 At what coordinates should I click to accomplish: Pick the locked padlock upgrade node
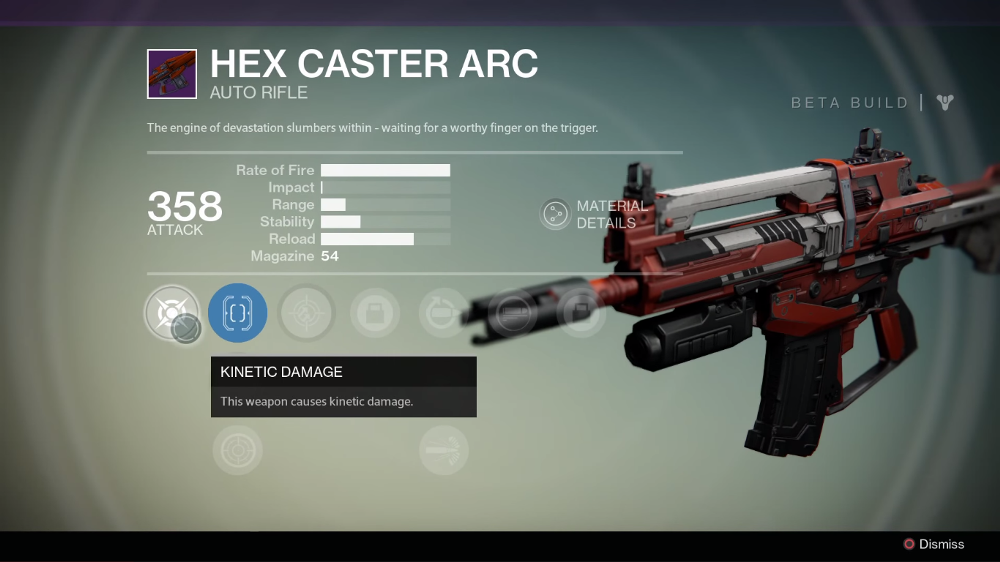pos(375,313)
